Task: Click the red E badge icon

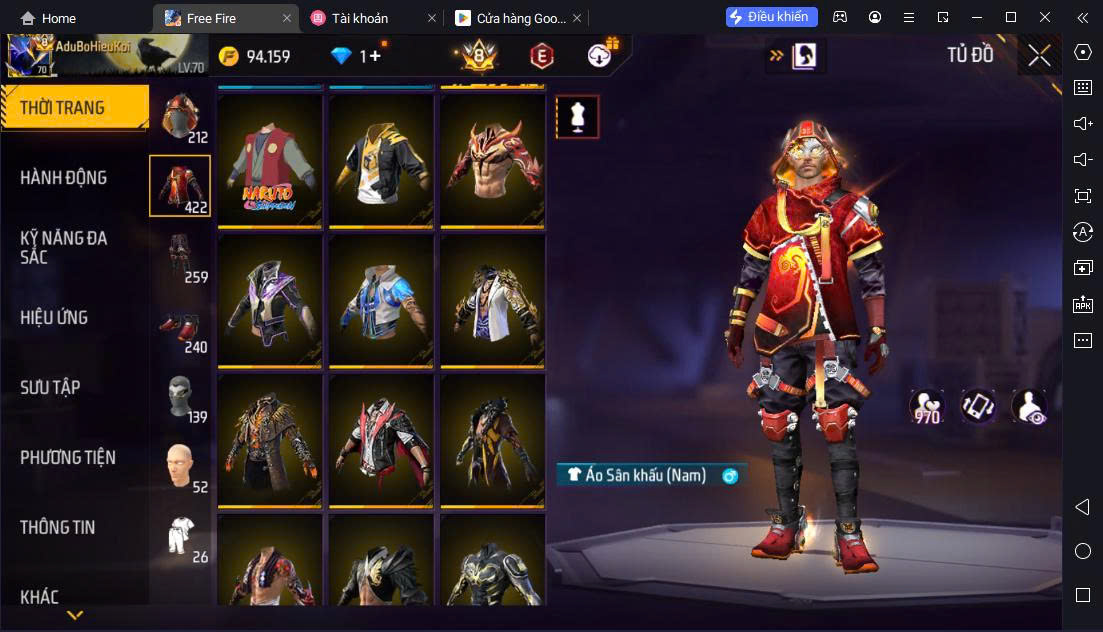Action: (541, 56)
